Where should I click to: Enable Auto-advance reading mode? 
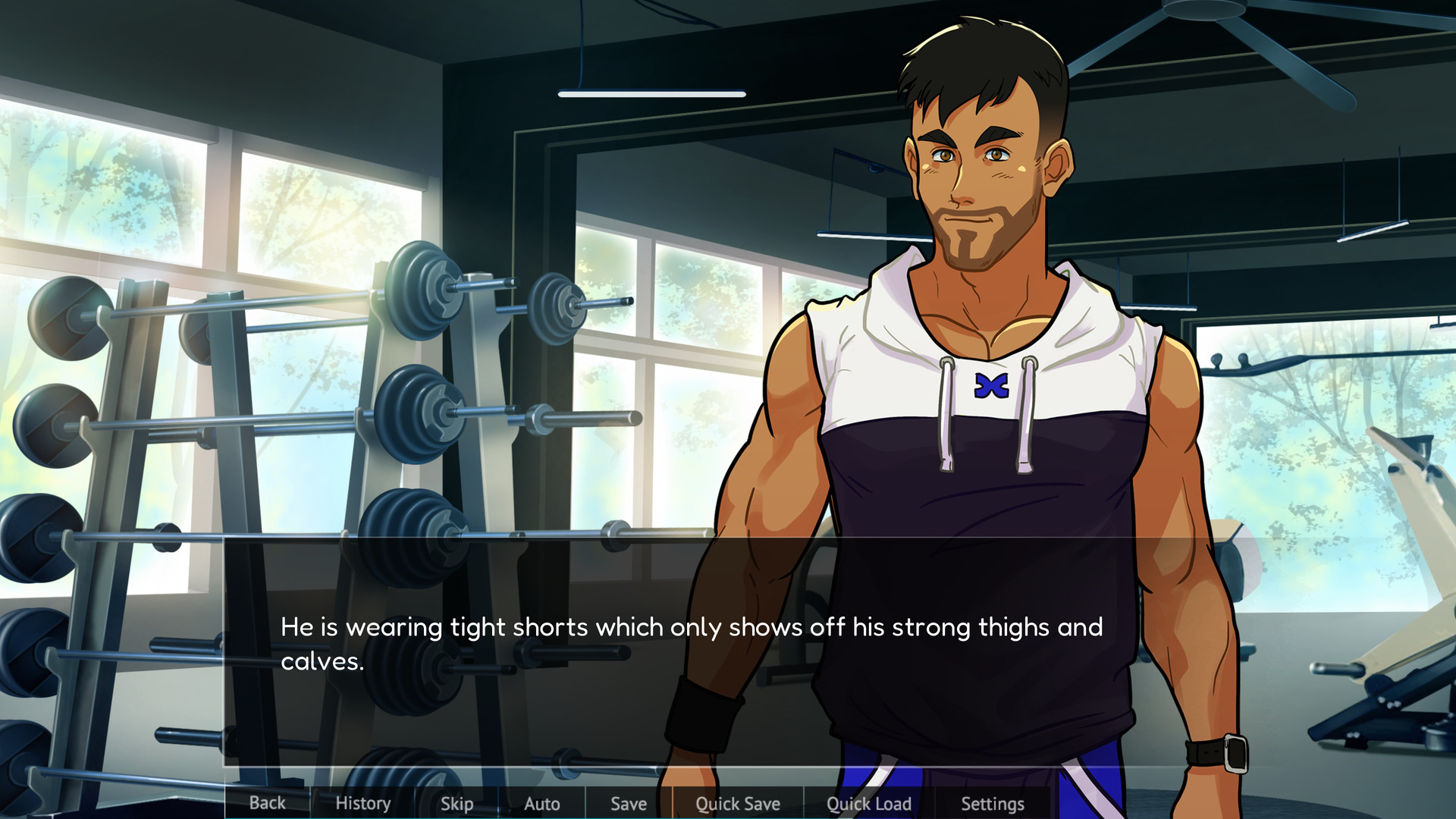[x=541, y=803]
